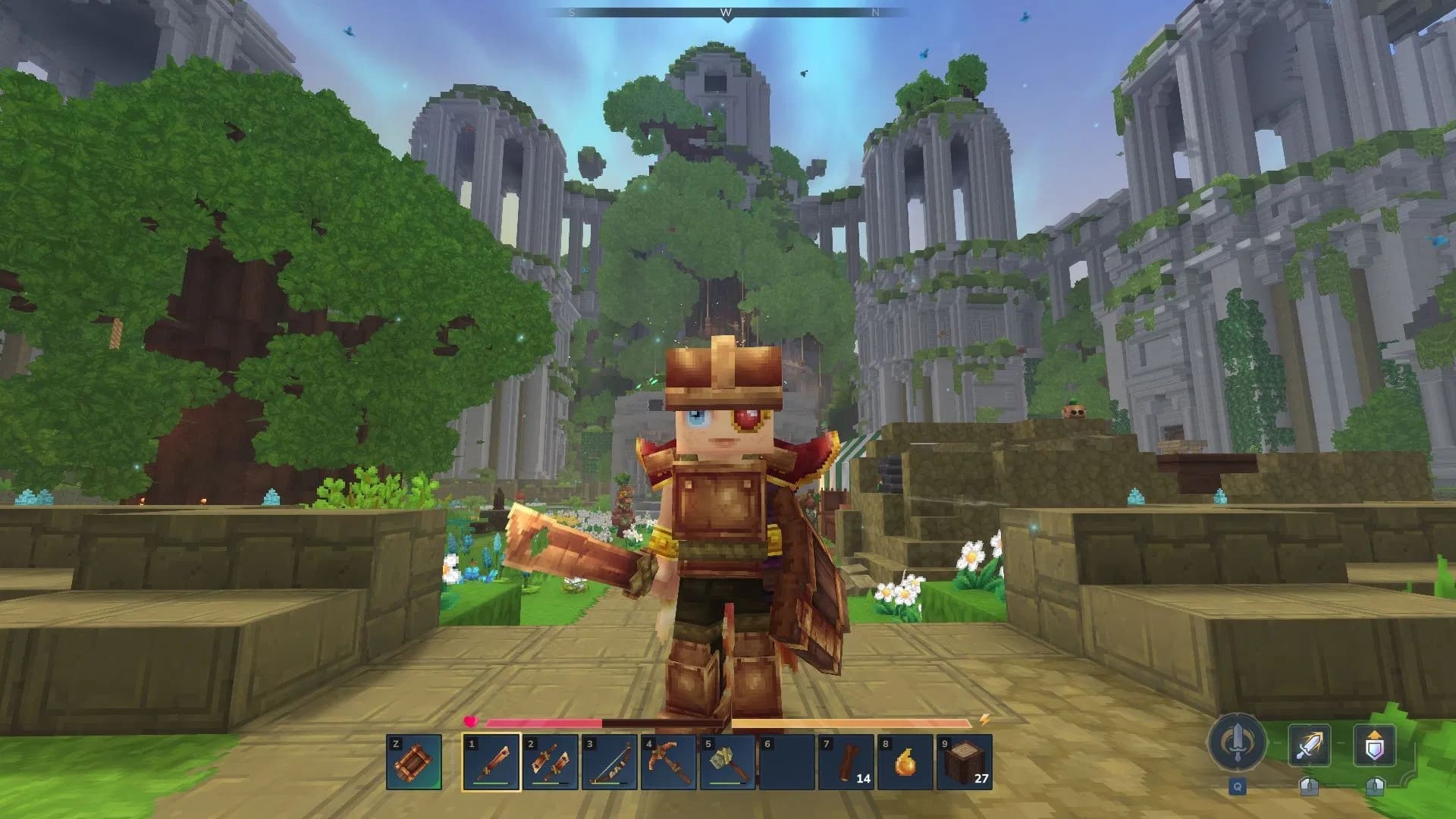The width and height of the screenshot is (1456, 819).
Task: Choose the copper pickaxe slot
Action: [669, 762]
